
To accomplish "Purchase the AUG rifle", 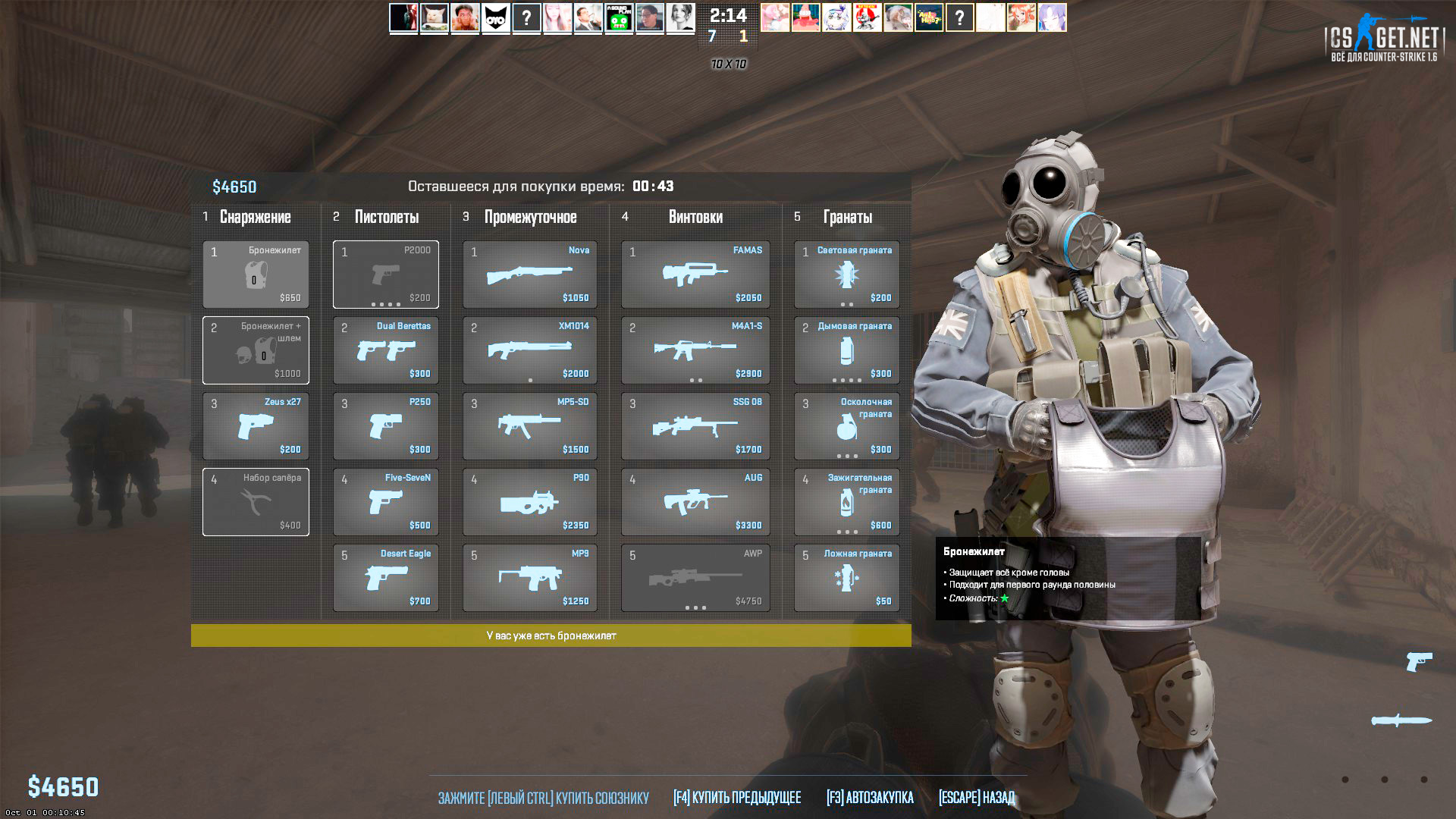I will pyautogui.click(x=695, y=502).
